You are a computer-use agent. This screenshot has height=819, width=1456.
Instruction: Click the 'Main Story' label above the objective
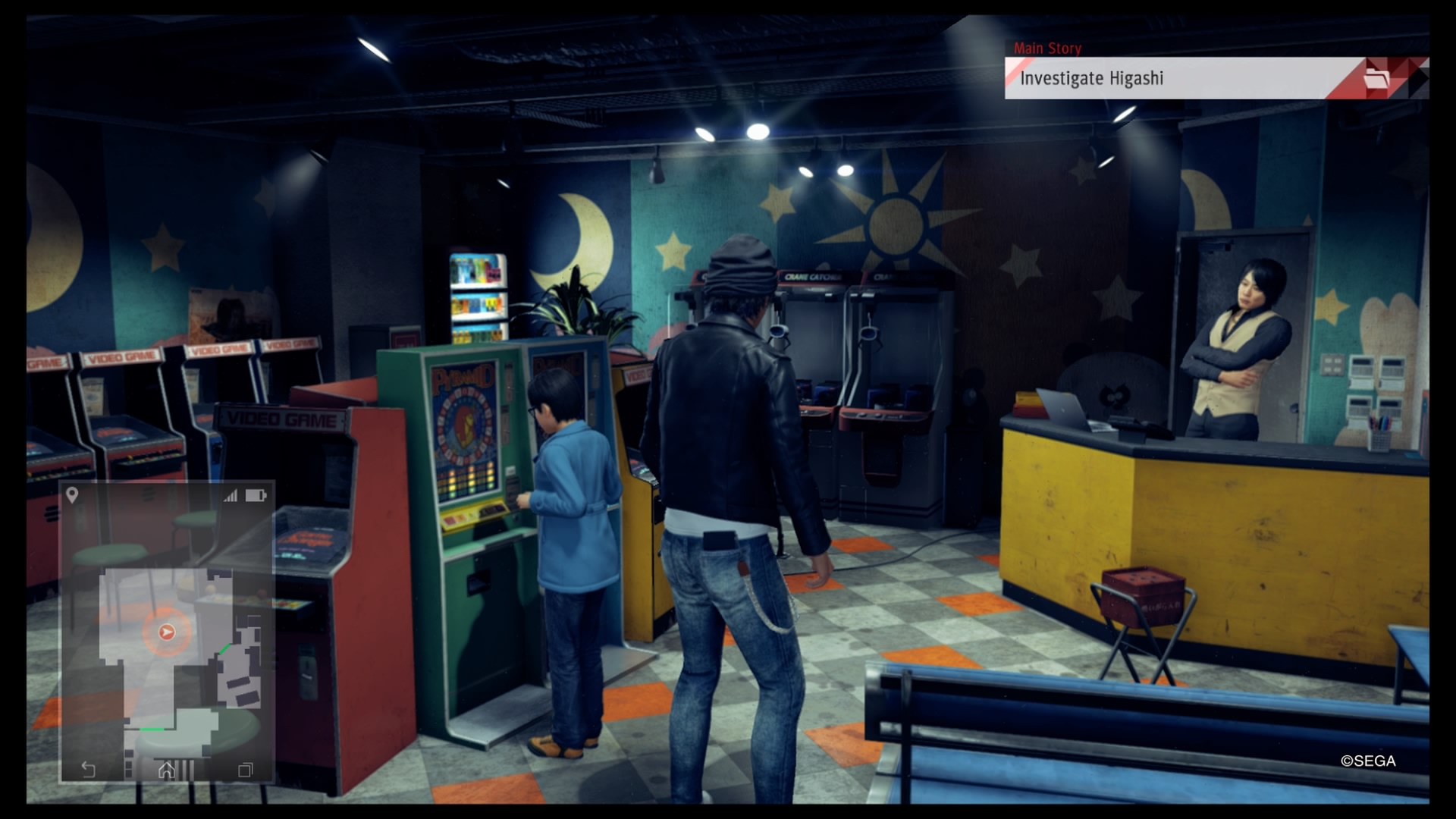point(1049,48)
